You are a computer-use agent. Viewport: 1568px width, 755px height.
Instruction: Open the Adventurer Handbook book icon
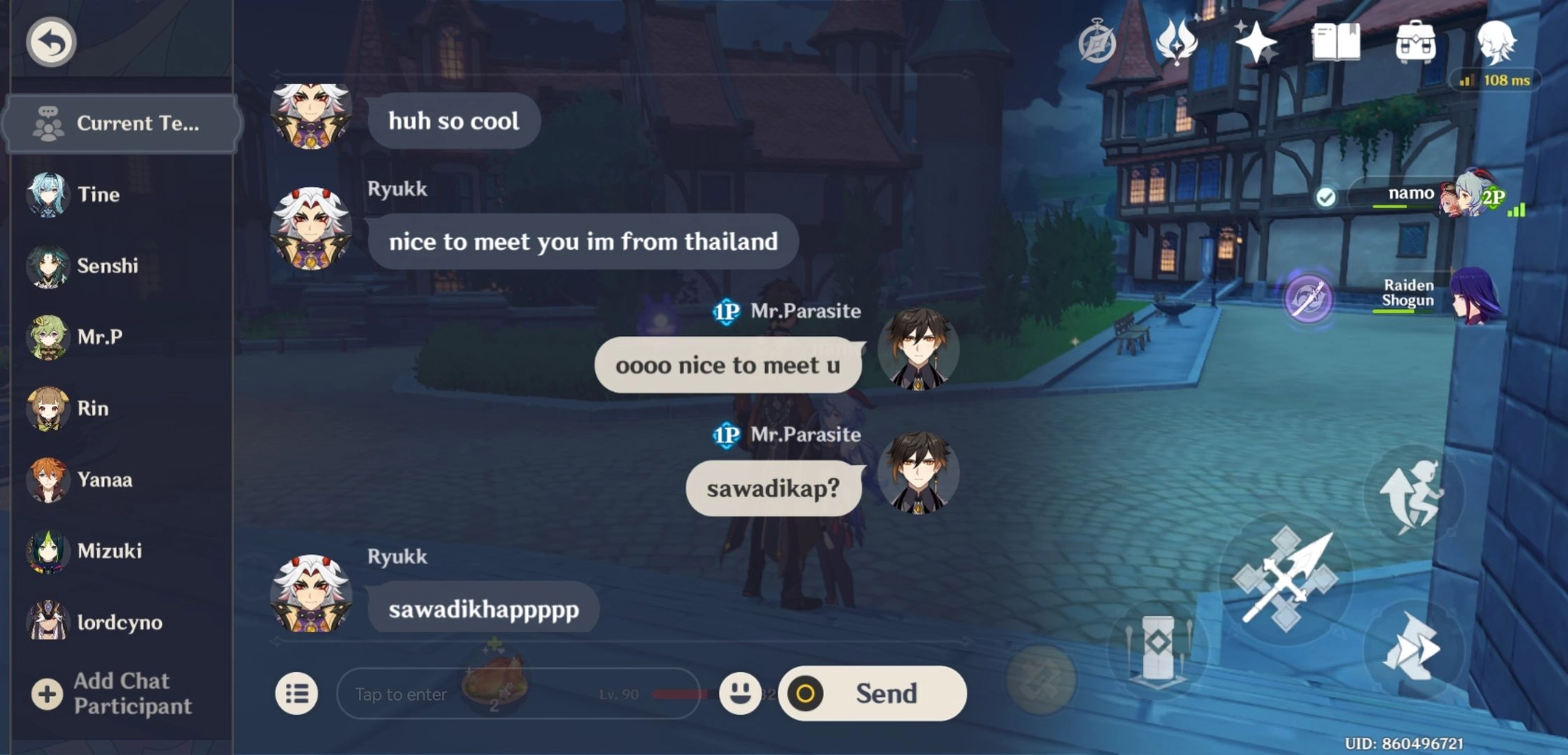pos(1335,42)
